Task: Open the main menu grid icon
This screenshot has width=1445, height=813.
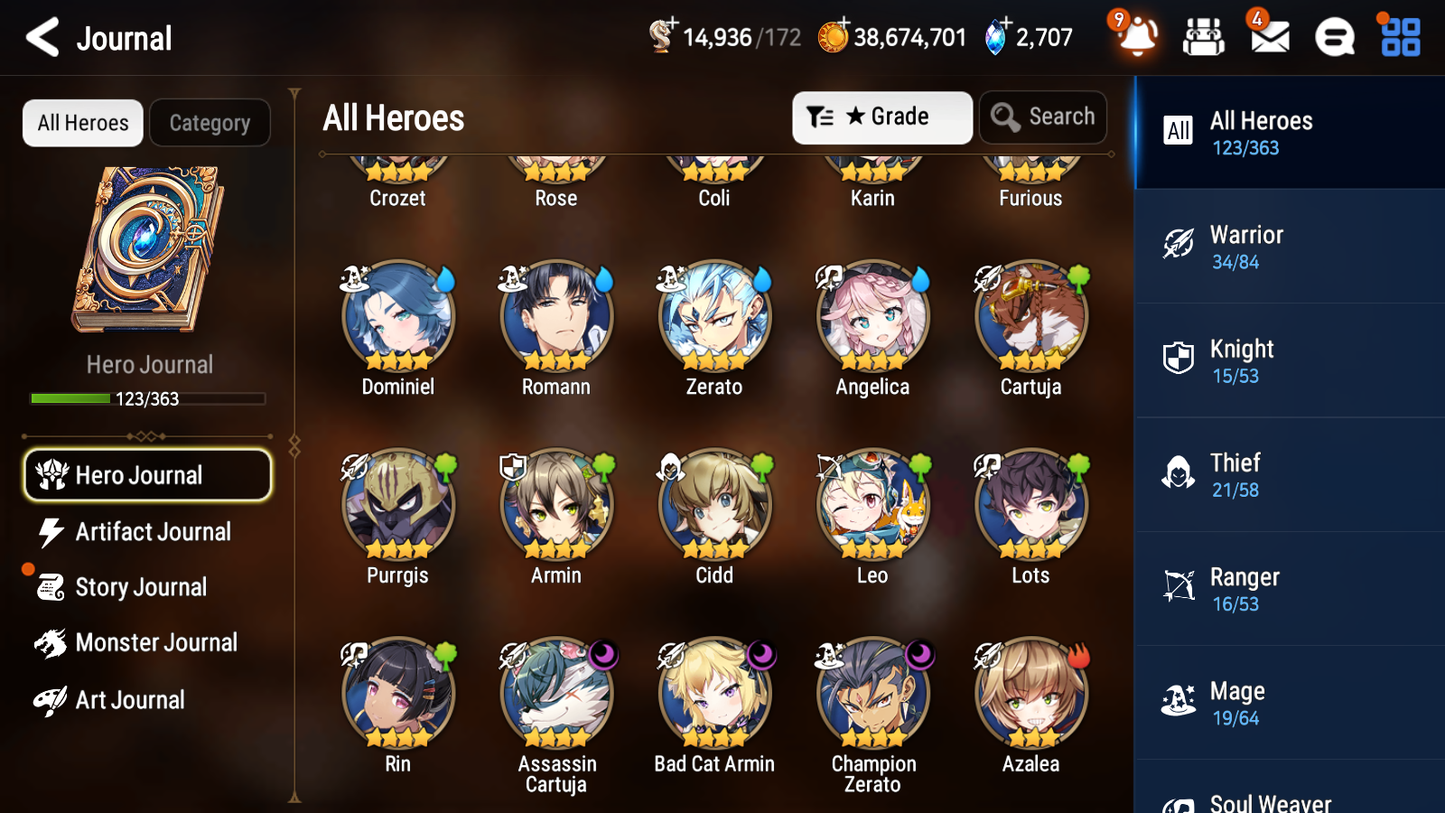Action: (1398, 36)
